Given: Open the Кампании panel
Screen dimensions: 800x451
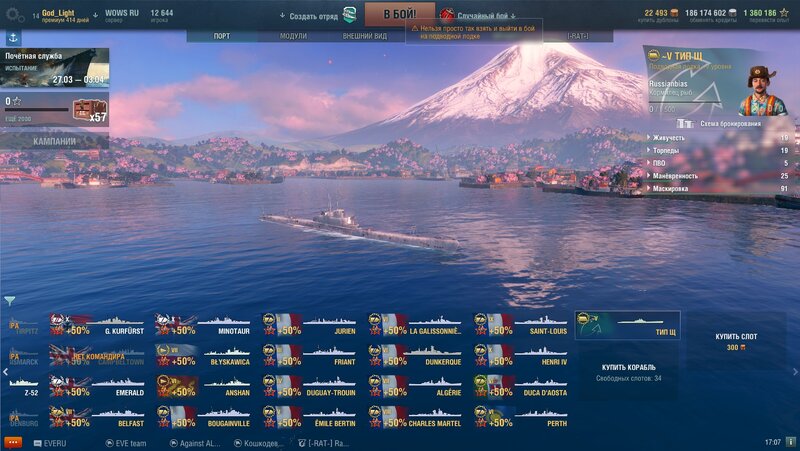Looking at the screenshot, I should (x=54, y=141).
